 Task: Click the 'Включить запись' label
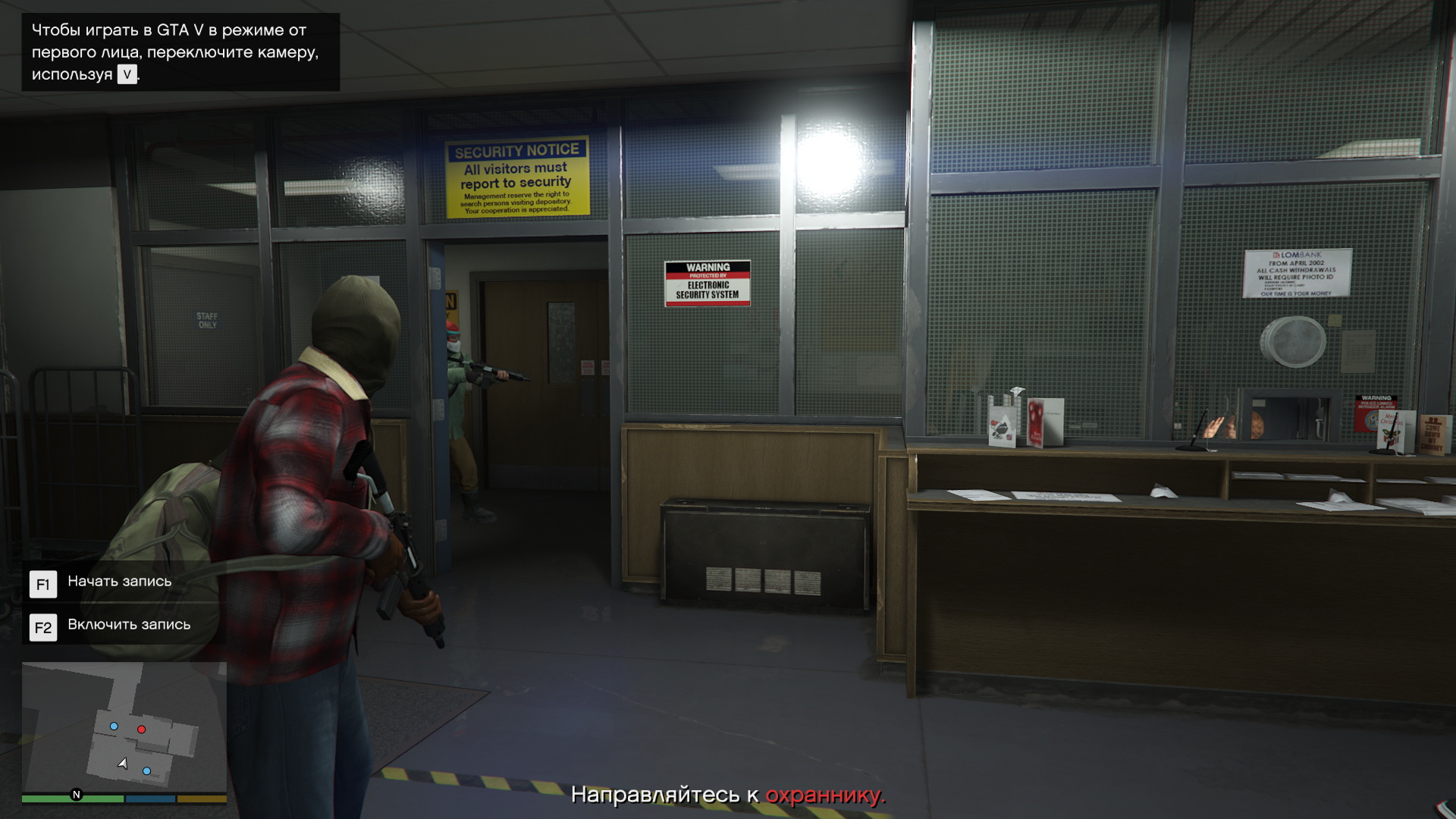click(x=129, y=625)
